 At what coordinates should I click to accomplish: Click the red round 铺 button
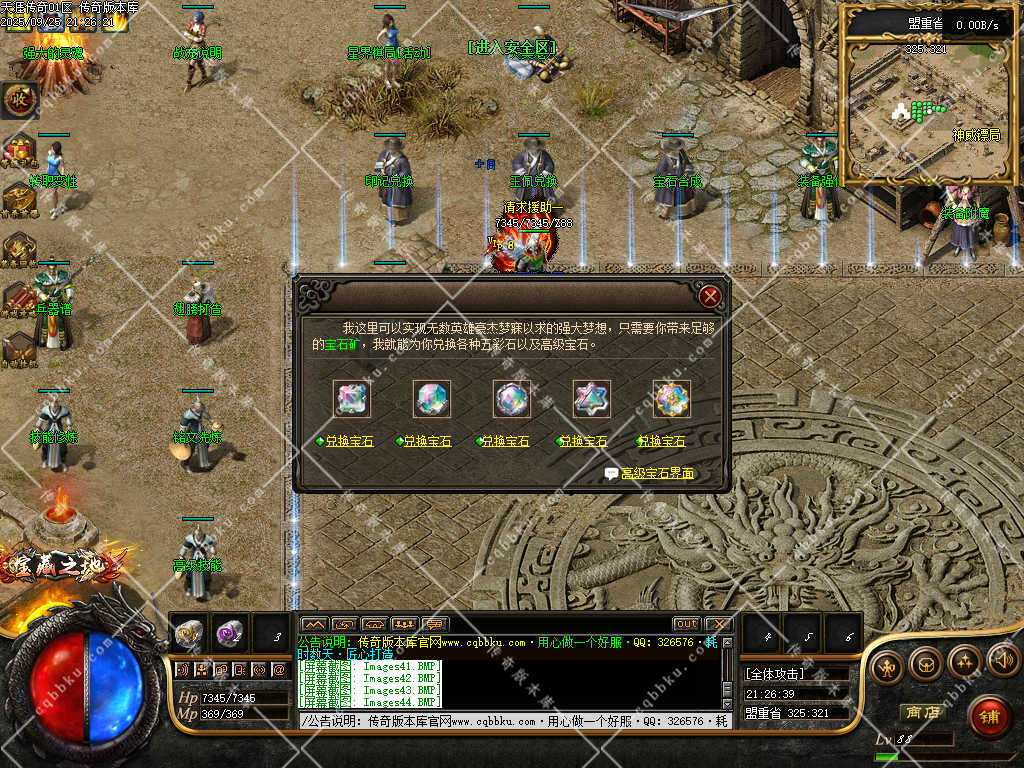988,716
